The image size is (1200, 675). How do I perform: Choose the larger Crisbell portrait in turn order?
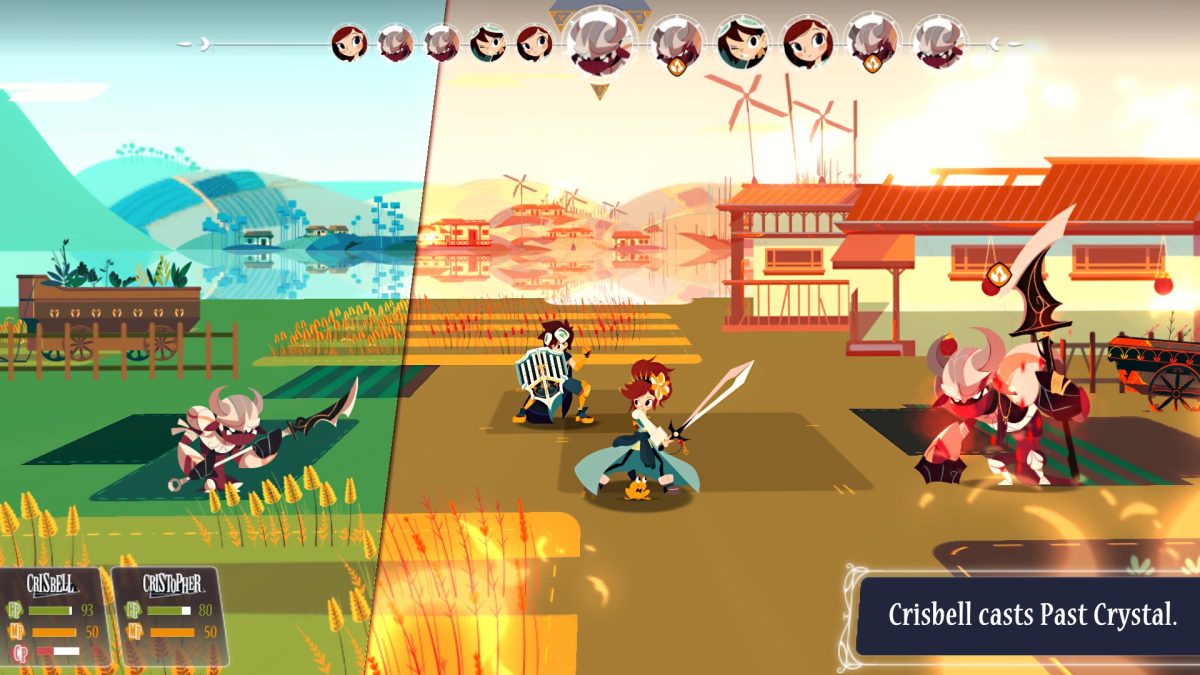tap(806, 42)
